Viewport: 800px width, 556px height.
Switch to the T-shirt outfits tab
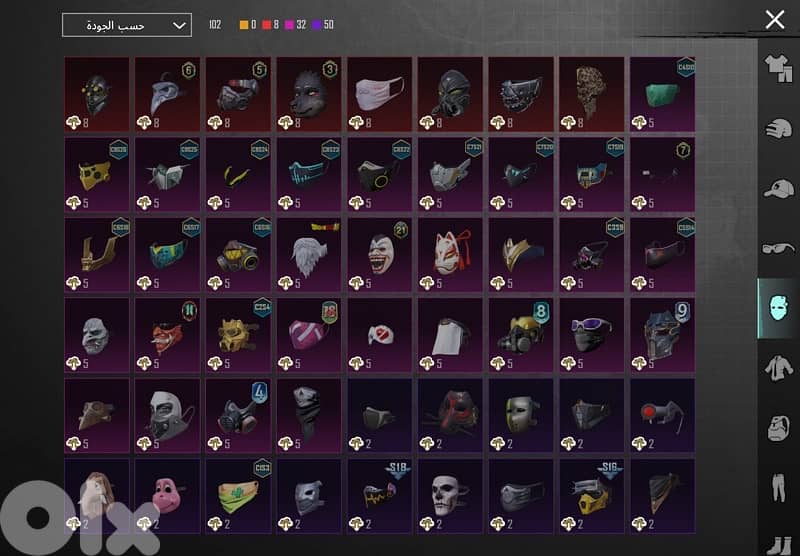[778, 68]
